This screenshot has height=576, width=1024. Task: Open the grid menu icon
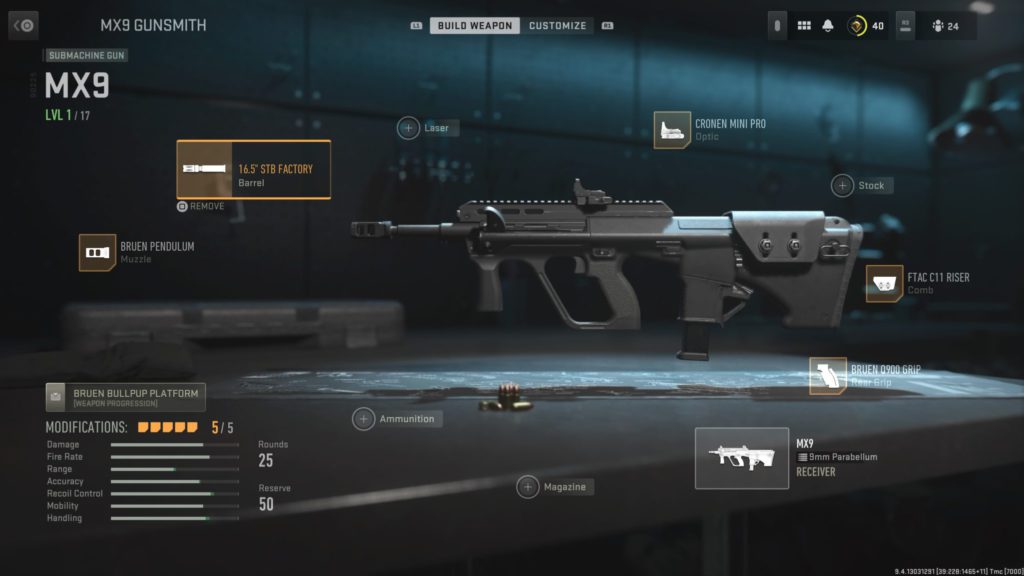coord(804,26)
